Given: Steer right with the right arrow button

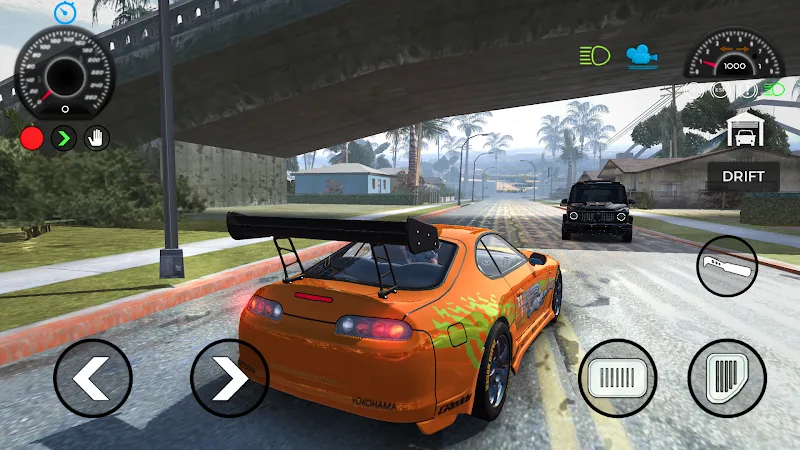Looking at the screenshot, I should (229, 378).
